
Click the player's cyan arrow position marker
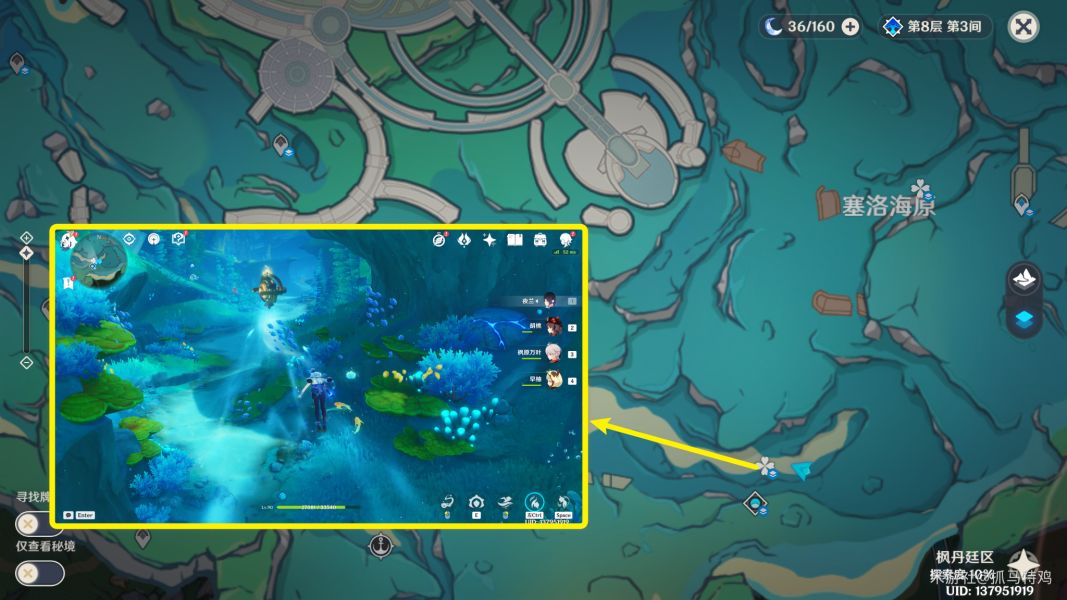801,469
